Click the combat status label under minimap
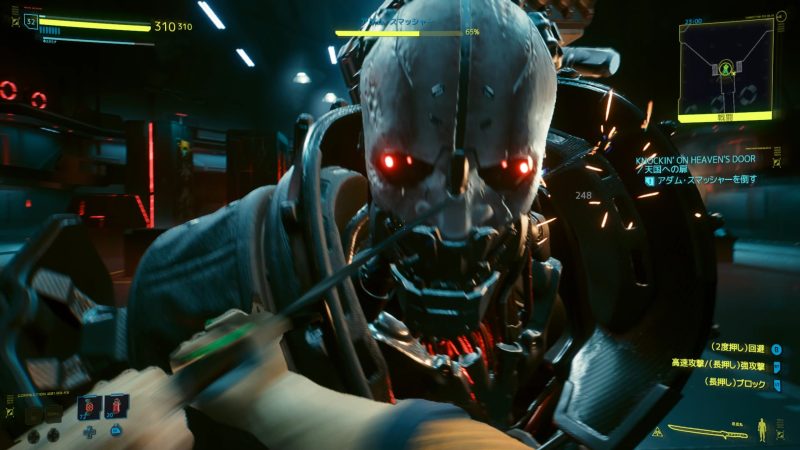The image size is (800, 450). tap(725, 117)
